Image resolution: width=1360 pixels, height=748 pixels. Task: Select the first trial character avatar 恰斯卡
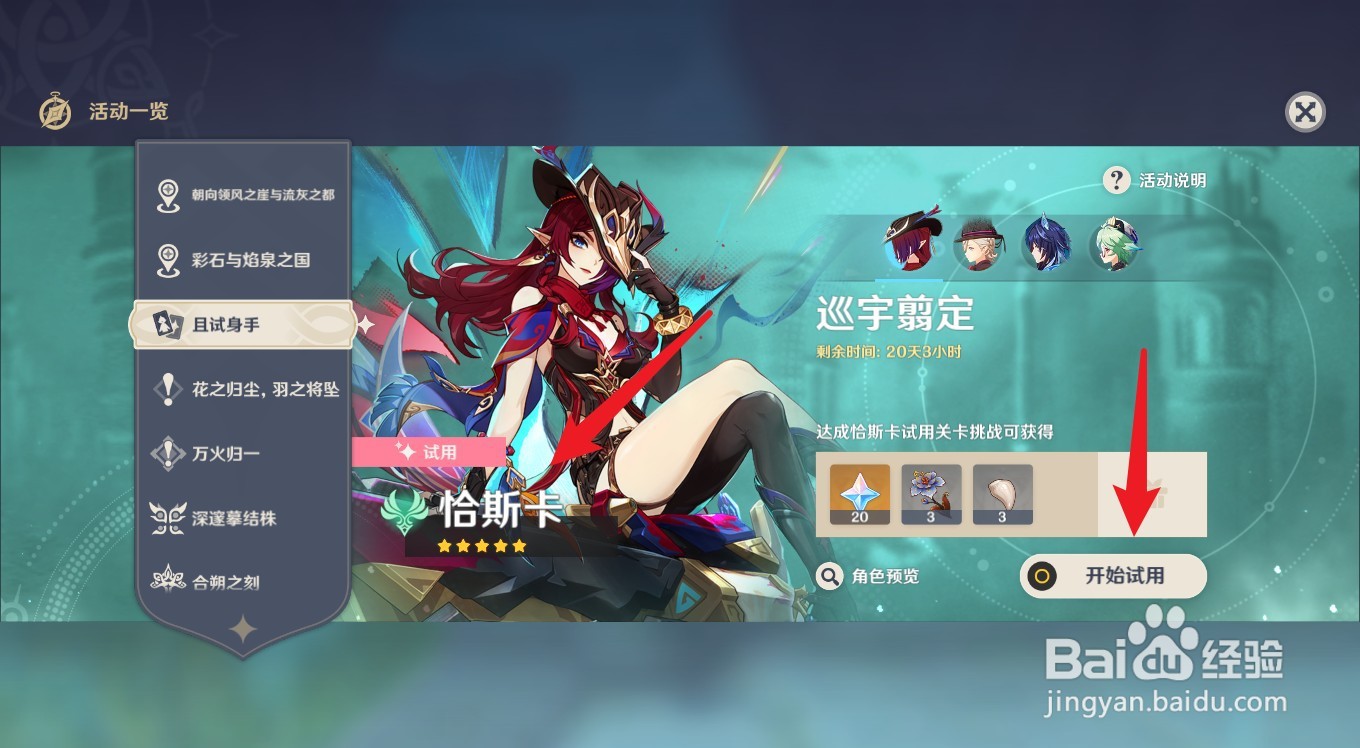click(x=914, y=243)
